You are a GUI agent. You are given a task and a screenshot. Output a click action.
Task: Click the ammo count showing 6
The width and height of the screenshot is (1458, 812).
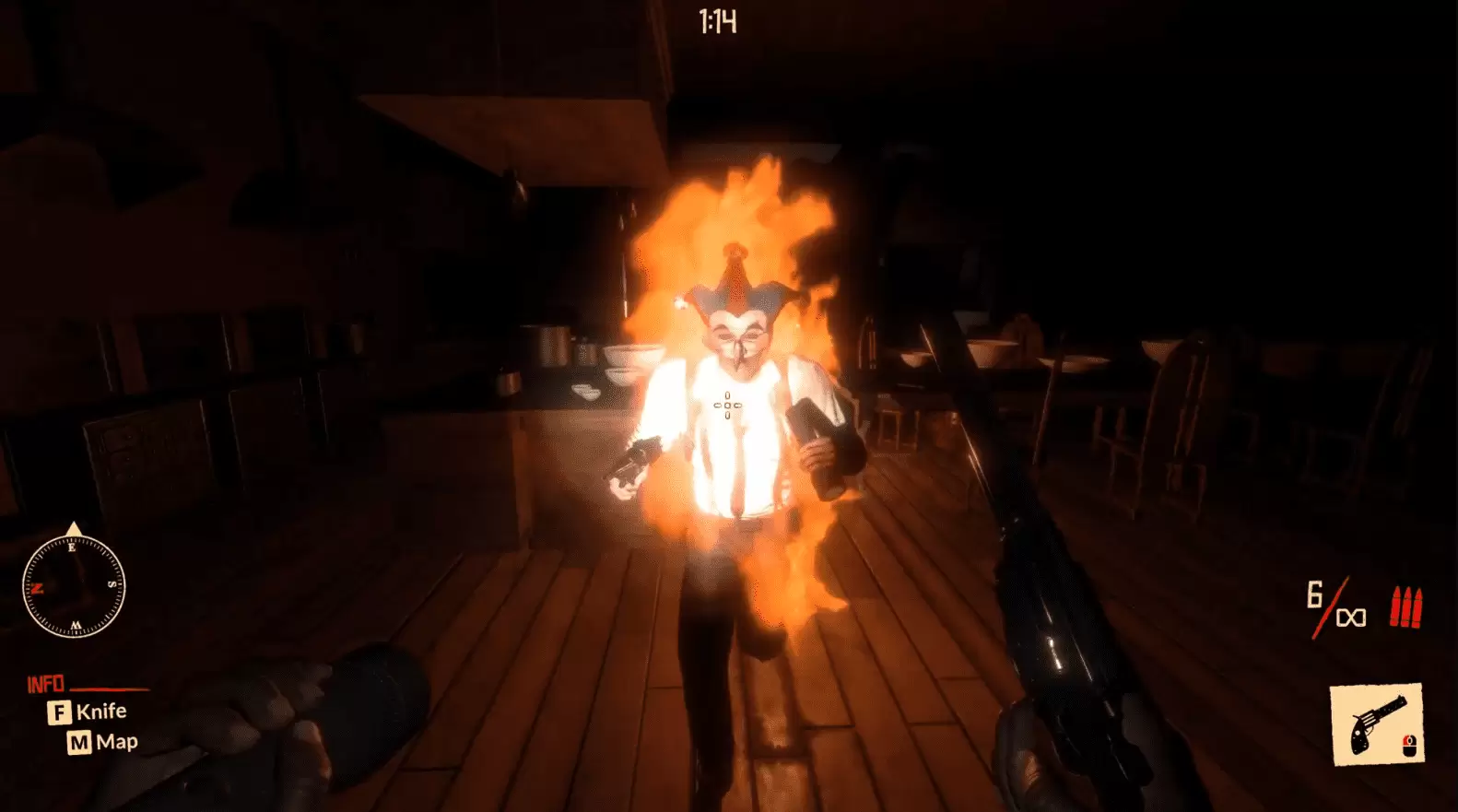pyautogui.click(x=1314, y=595)
